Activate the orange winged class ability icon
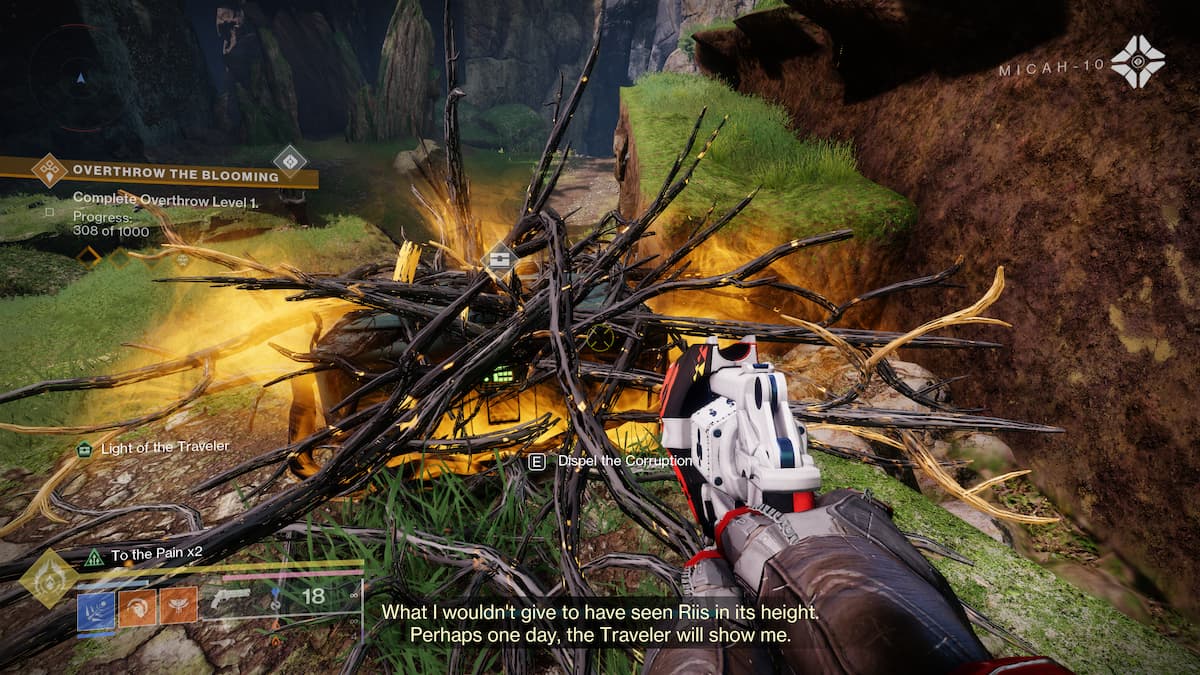This screenshot has height=675, width=1200. [x=179, y=606]
